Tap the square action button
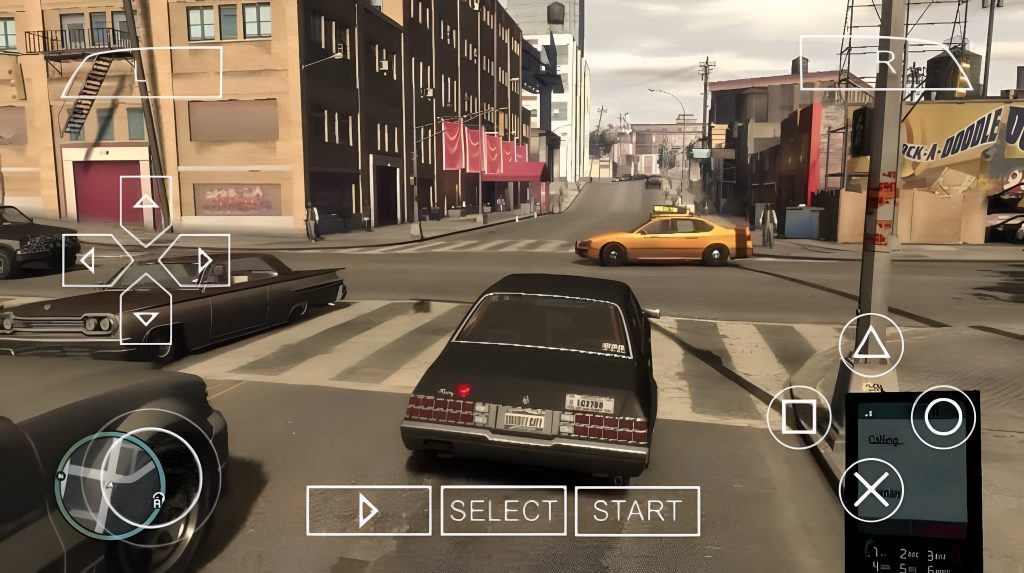 point(798,416)
